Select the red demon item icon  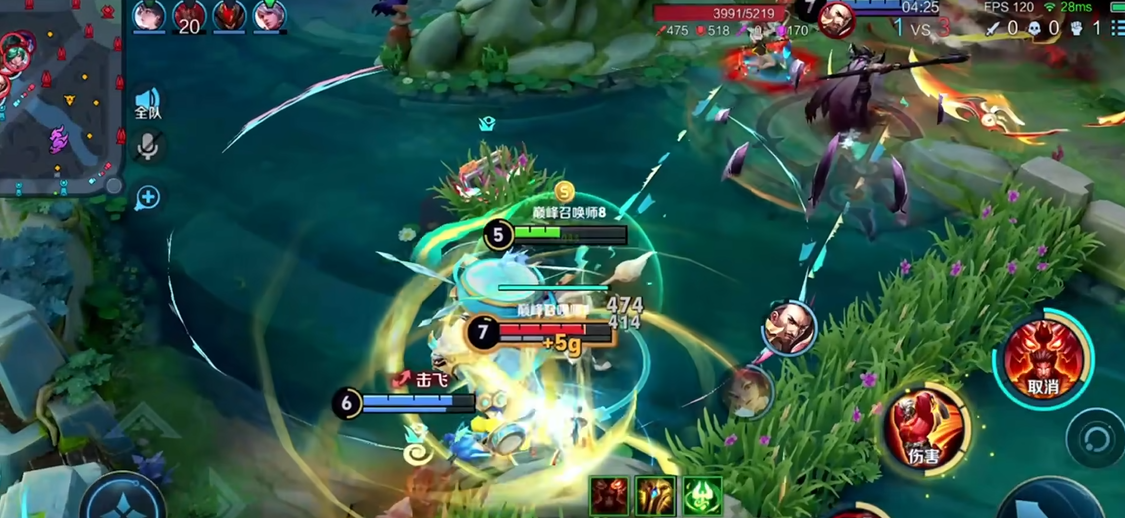click(x=609, y=496)
